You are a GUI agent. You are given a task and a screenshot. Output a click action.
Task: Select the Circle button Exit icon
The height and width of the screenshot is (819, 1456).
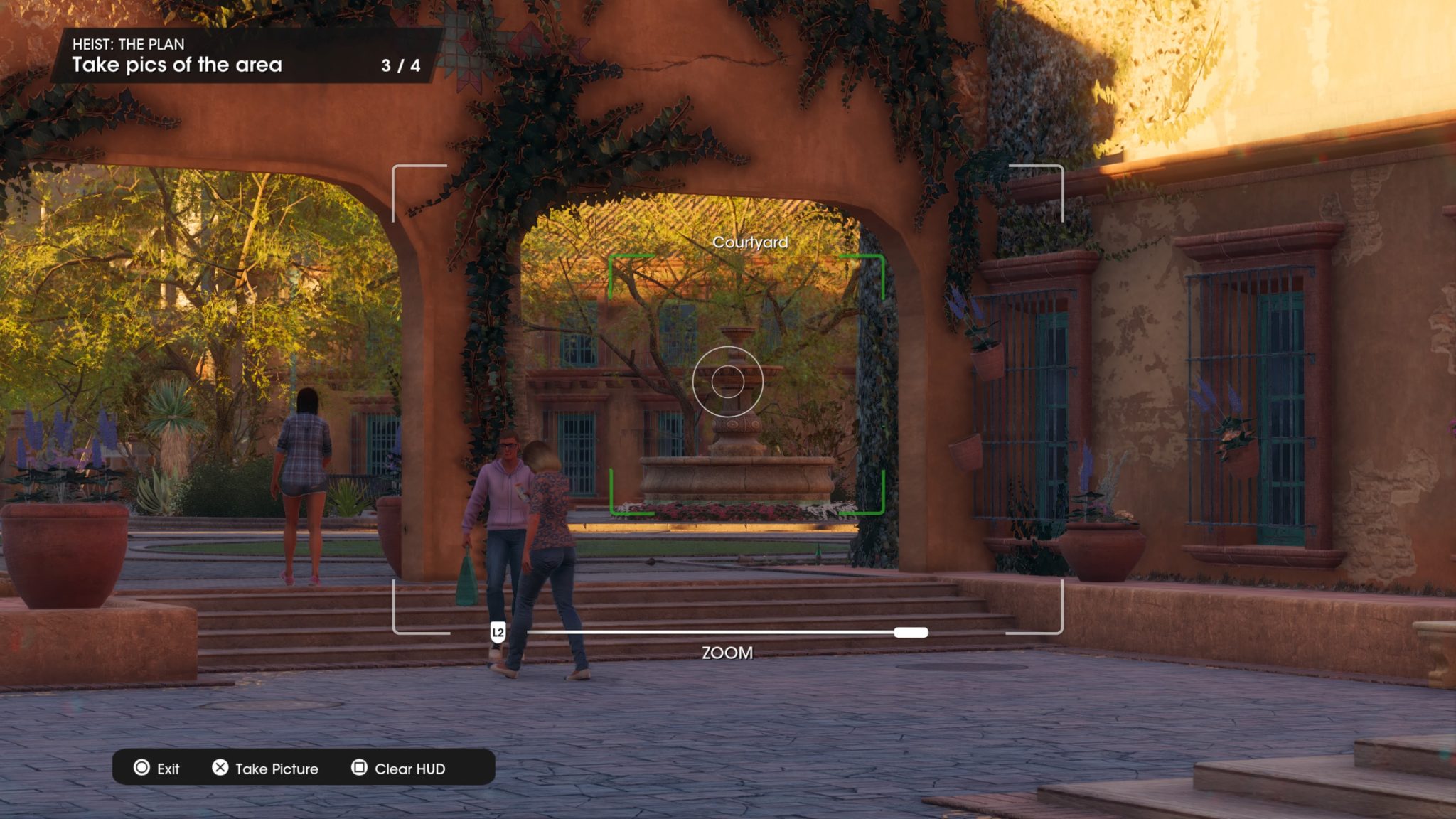pyautogui.click(x=141, y=769)
